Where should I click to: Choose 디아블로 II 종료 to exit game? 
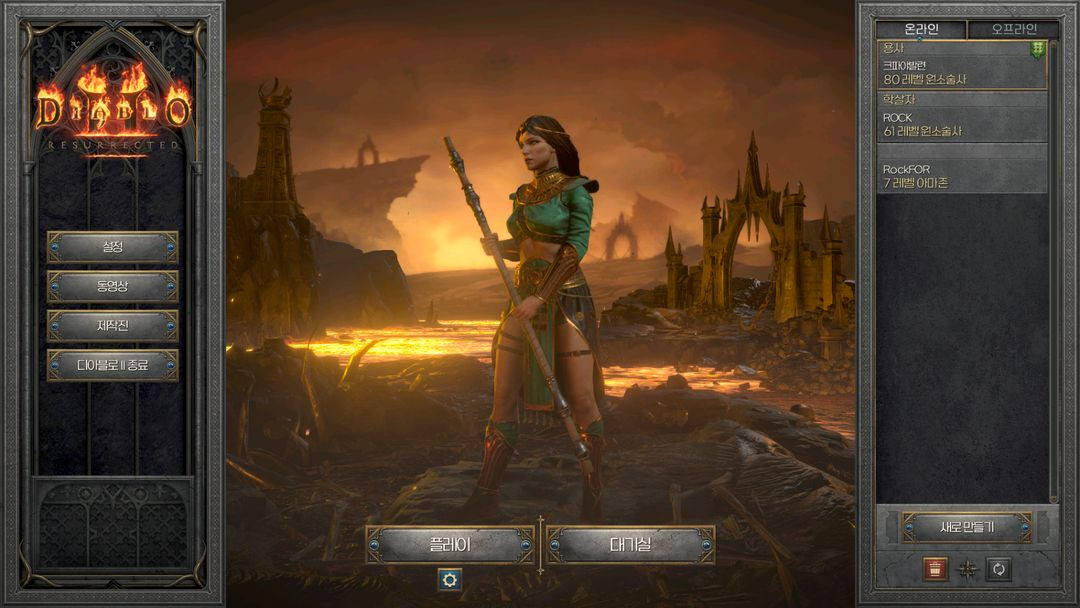click(112, 365)
